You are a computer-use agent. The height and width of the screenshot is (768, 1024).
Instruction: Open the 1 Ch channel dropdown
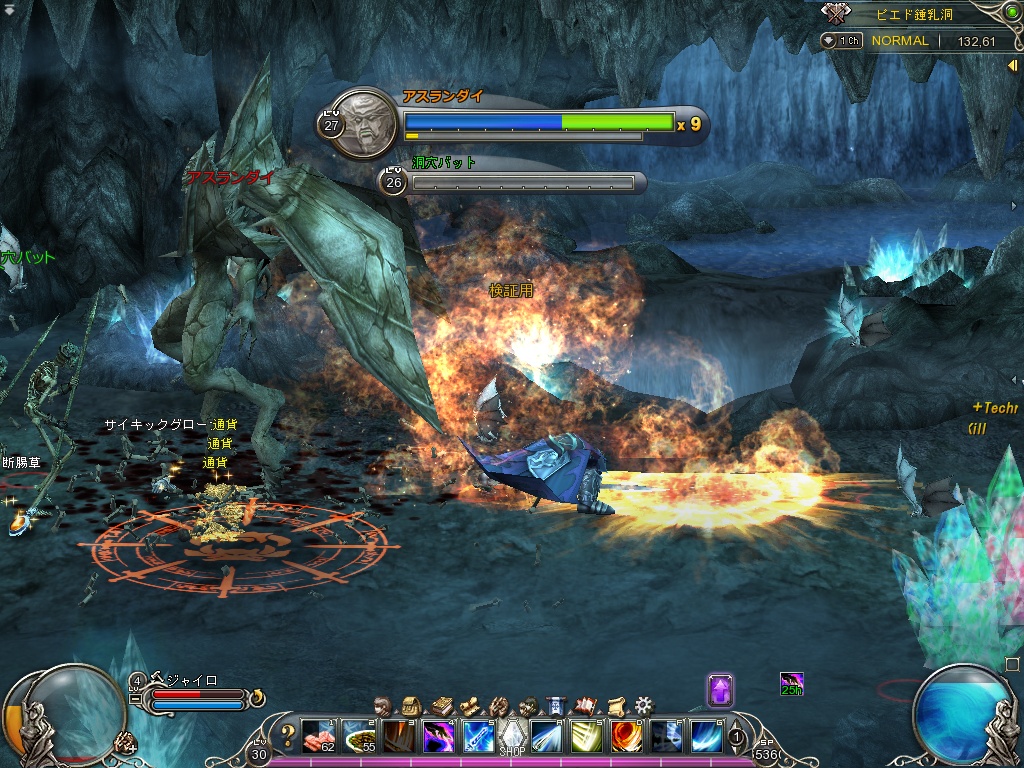coord(843,41)
